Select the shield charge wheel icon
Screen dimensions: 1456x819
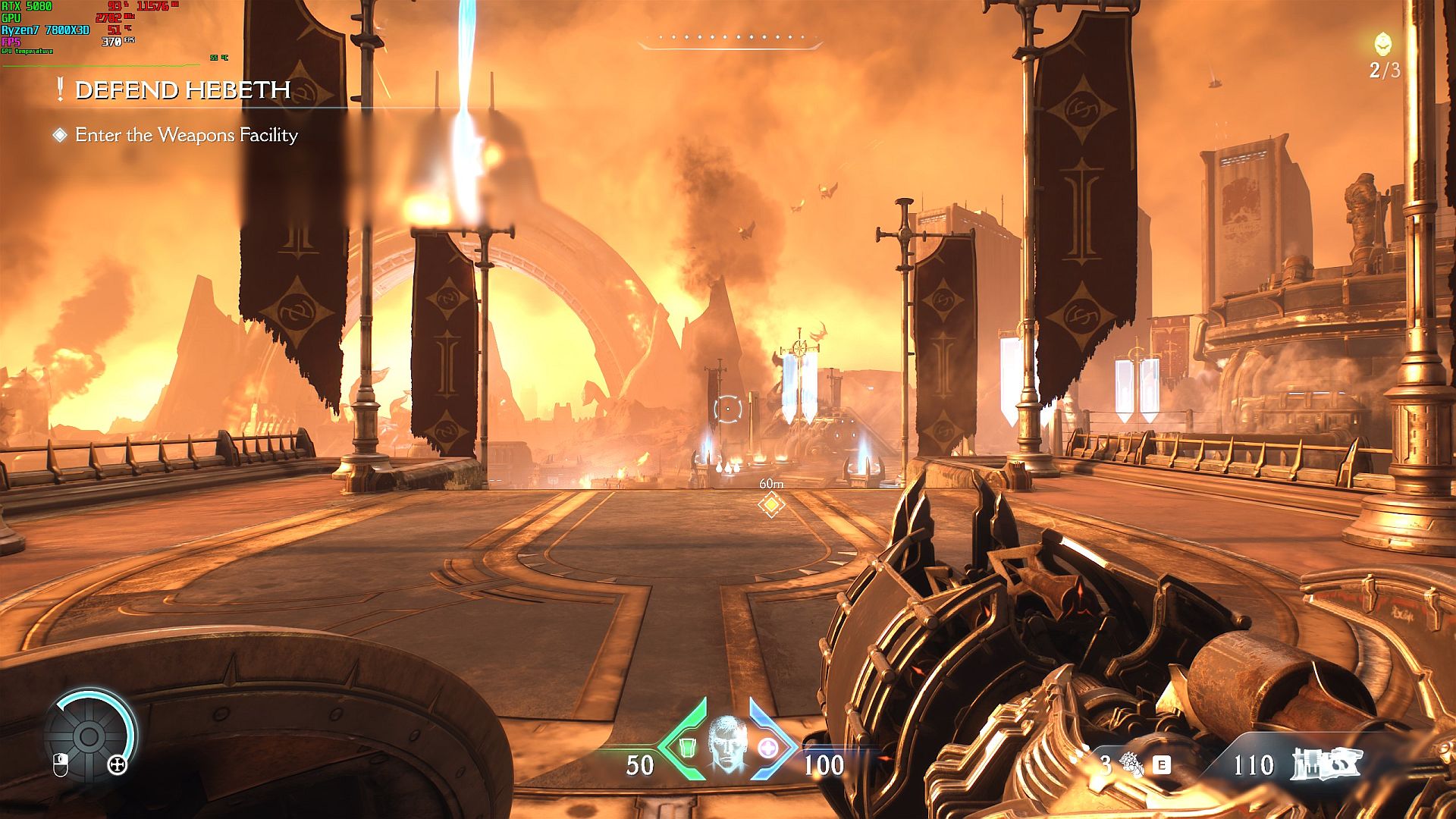click(89, 736)
